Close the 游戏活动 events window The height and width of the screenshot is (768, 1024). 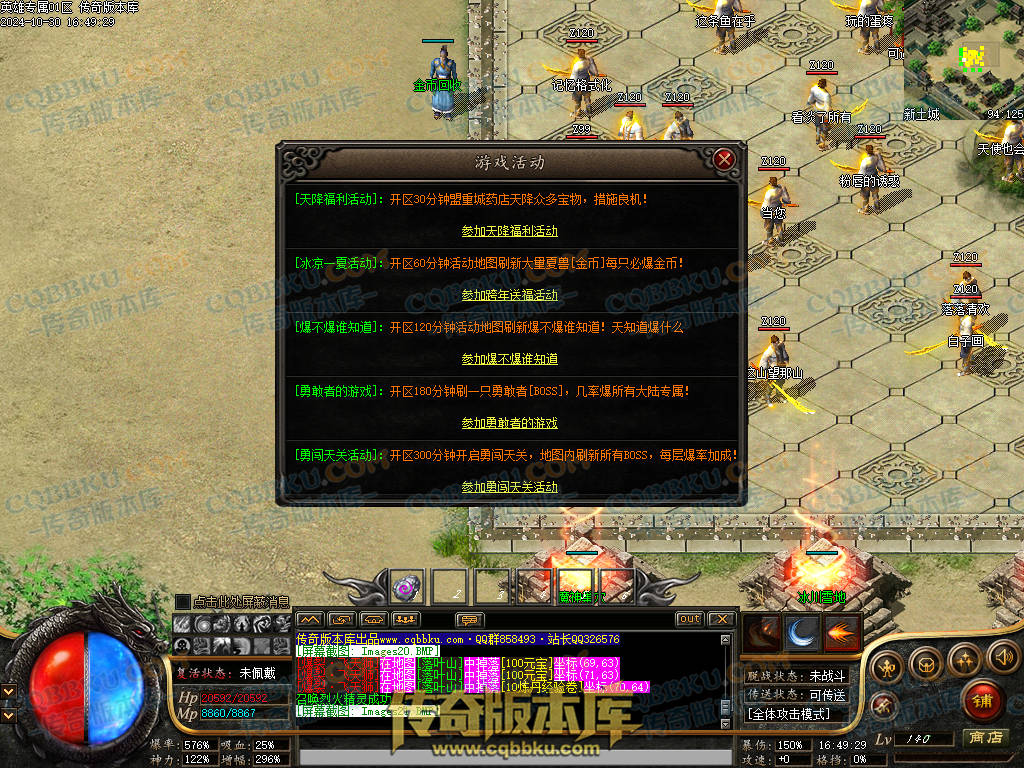tap(725, 159)
